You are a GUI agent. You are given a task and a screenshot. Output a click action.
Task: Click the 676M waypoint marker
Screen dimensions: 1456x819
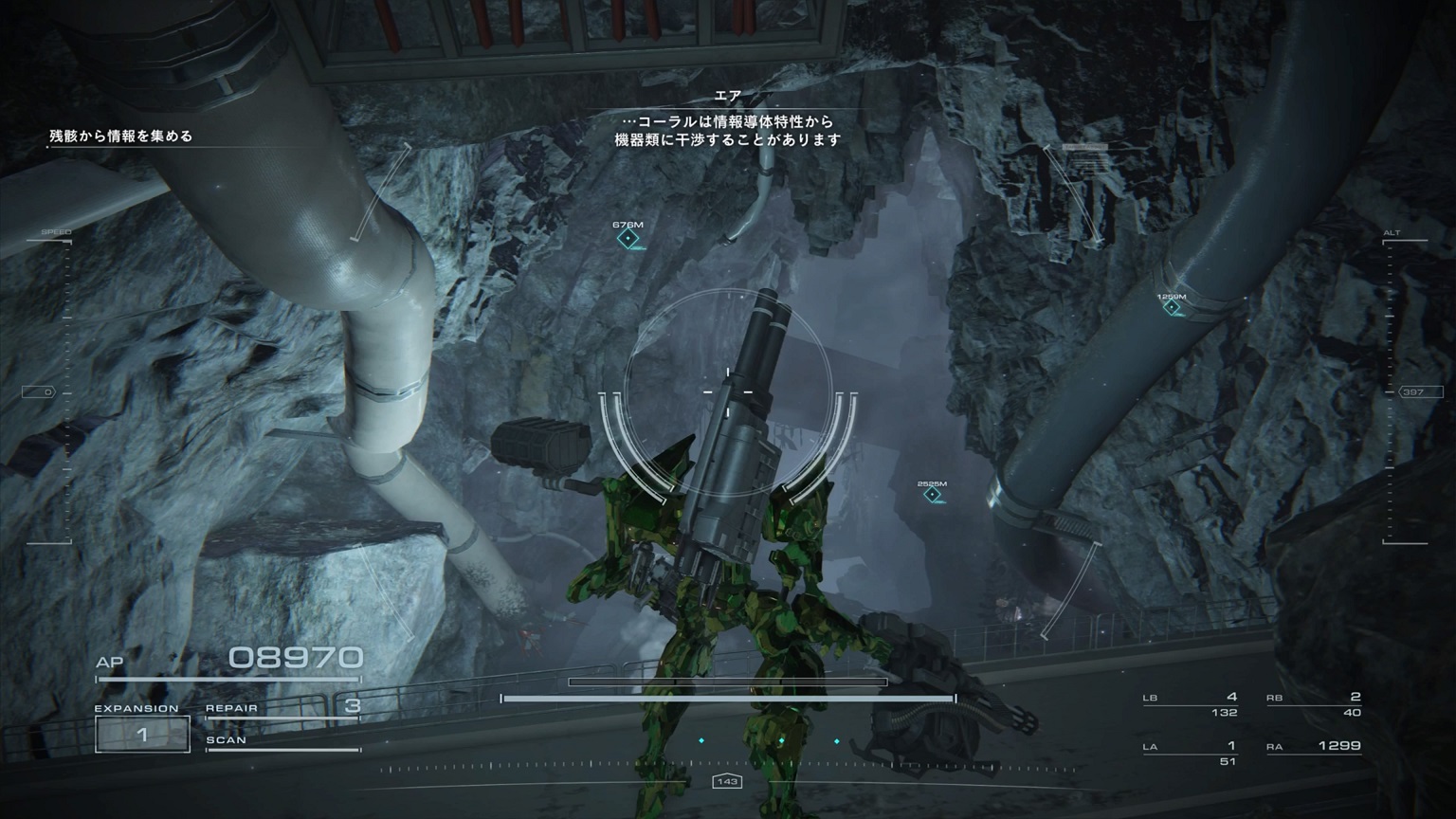point(628,238)
